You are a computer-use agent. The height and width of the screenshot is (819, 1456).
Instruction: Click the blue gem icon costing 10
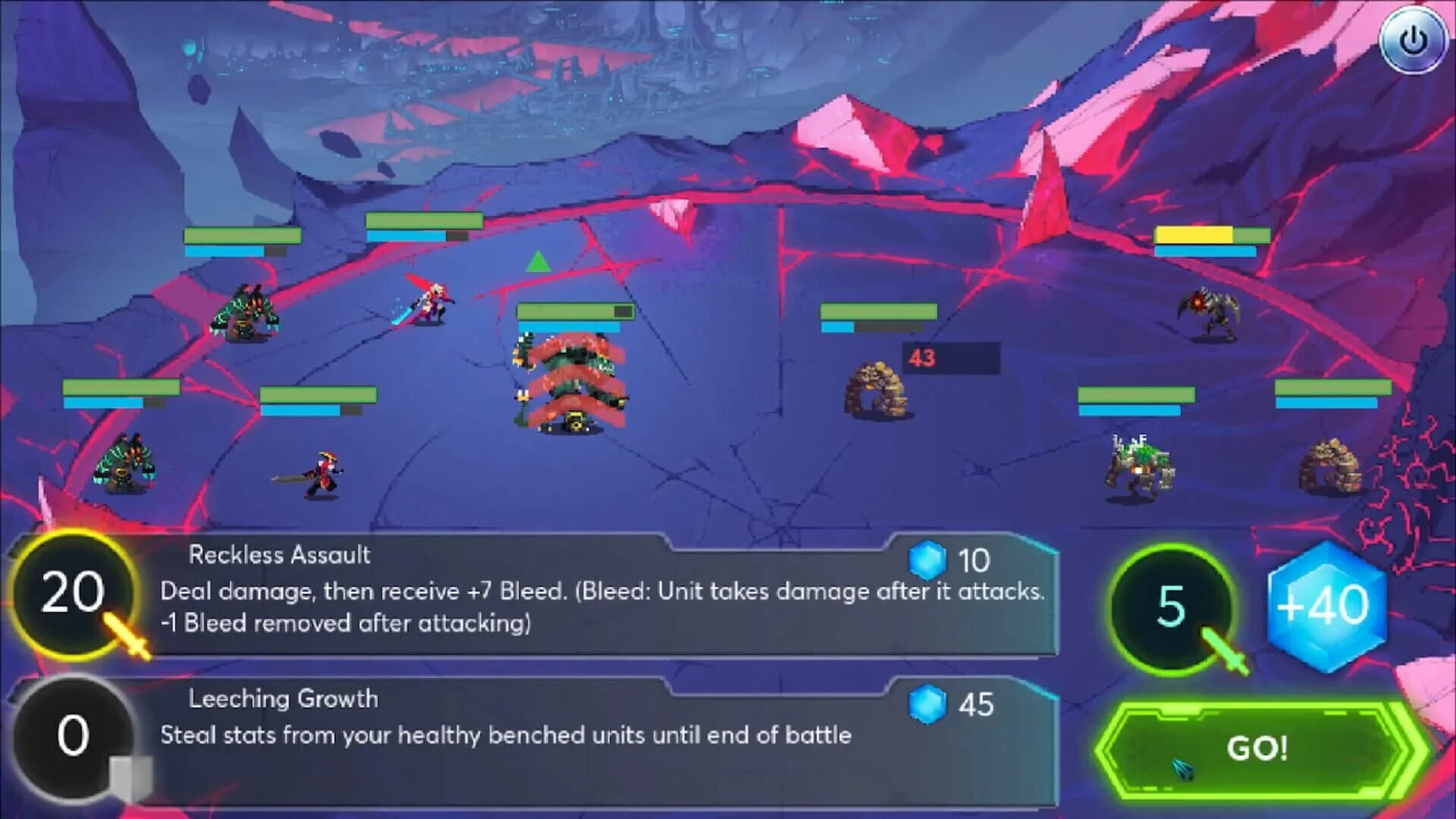(930, 559)
